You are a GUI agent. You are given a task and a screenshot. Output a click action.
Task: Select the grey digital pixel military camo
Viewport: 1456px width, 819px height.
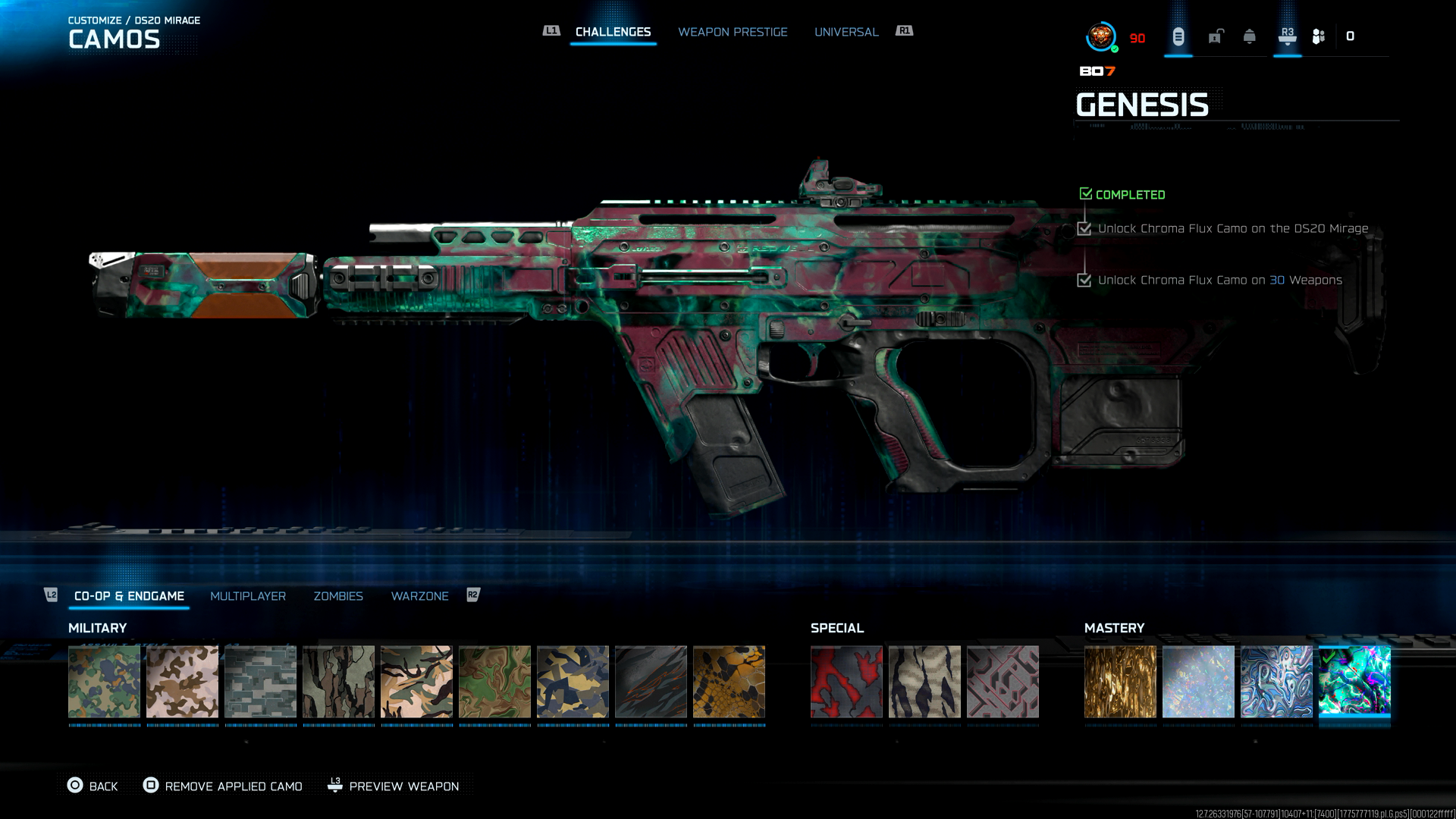pos(260,682)
